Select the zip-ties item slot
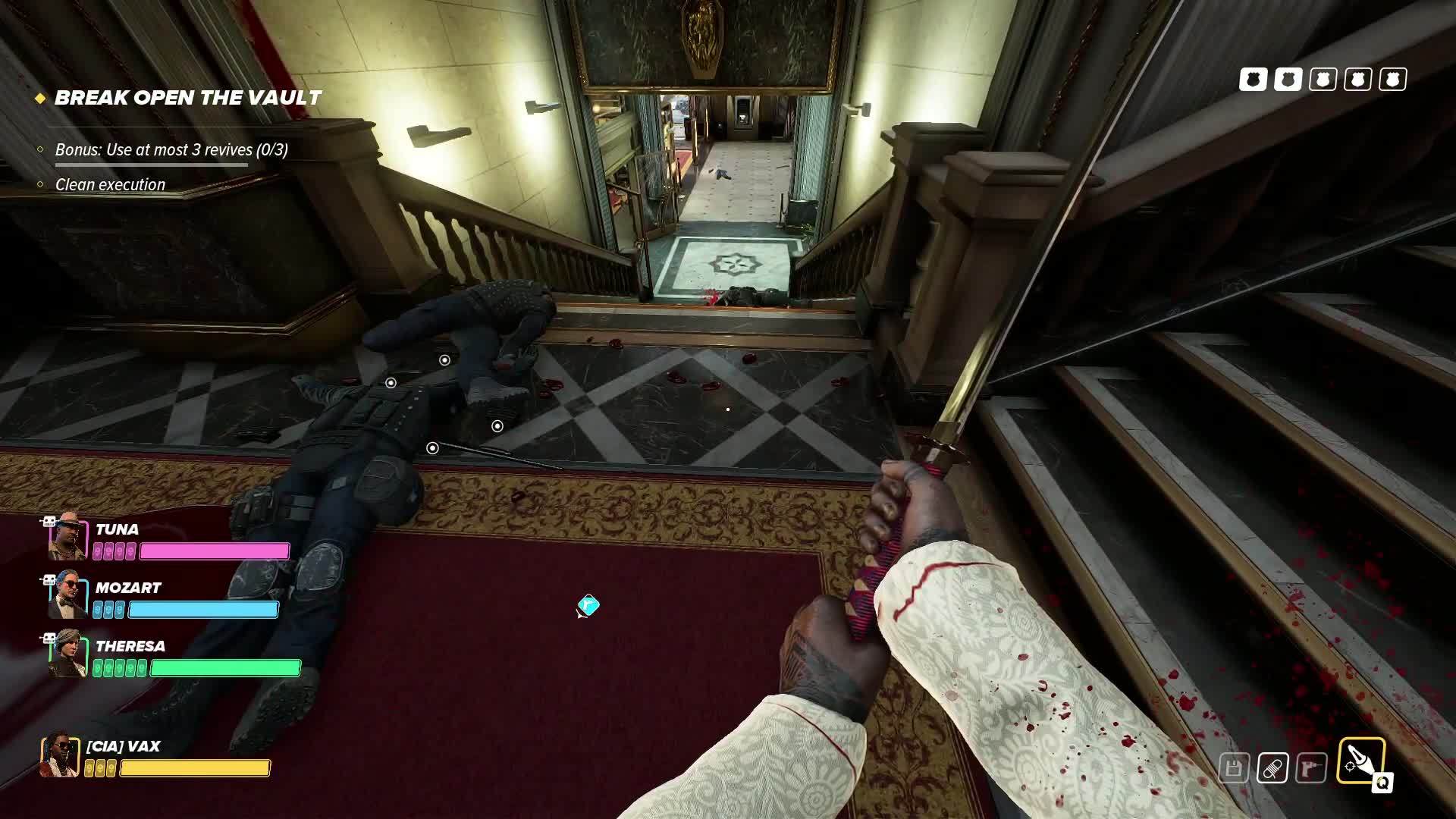Viewport: 1456px width, 819px height. click(x=1272, y=768)
